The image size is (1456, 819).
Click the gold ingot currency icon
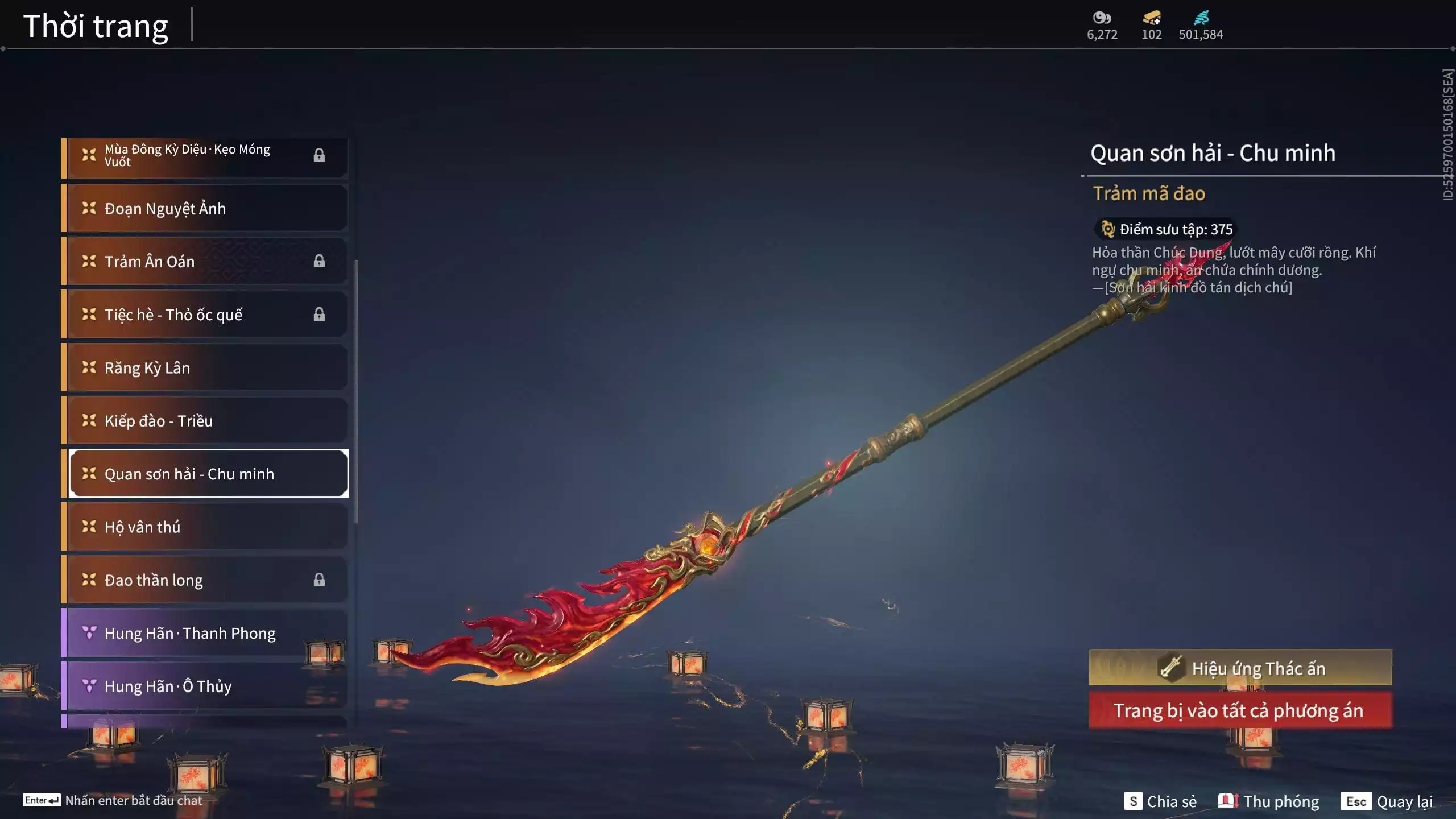tap(1152, 18)
